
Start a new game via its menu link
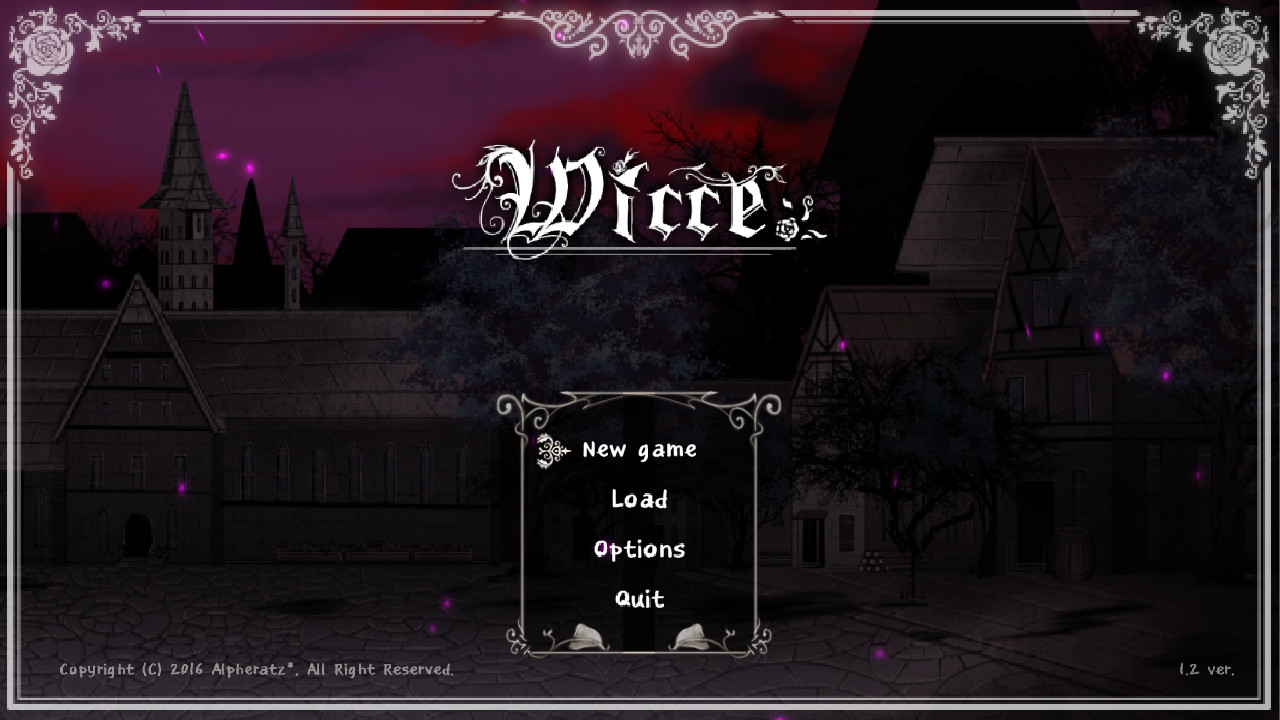point(640,449)
